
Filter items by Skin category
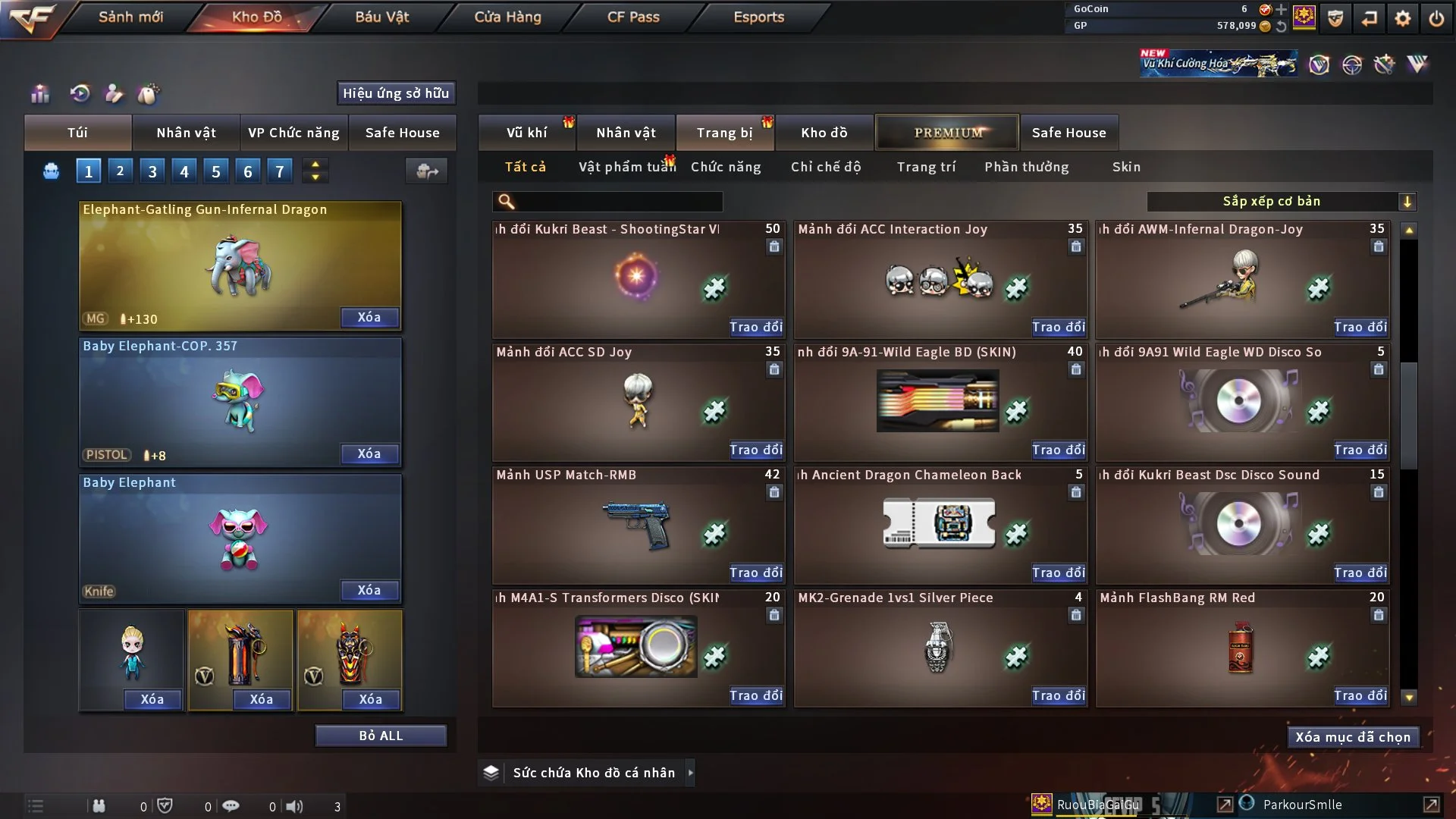click(x=1126, y=167)
